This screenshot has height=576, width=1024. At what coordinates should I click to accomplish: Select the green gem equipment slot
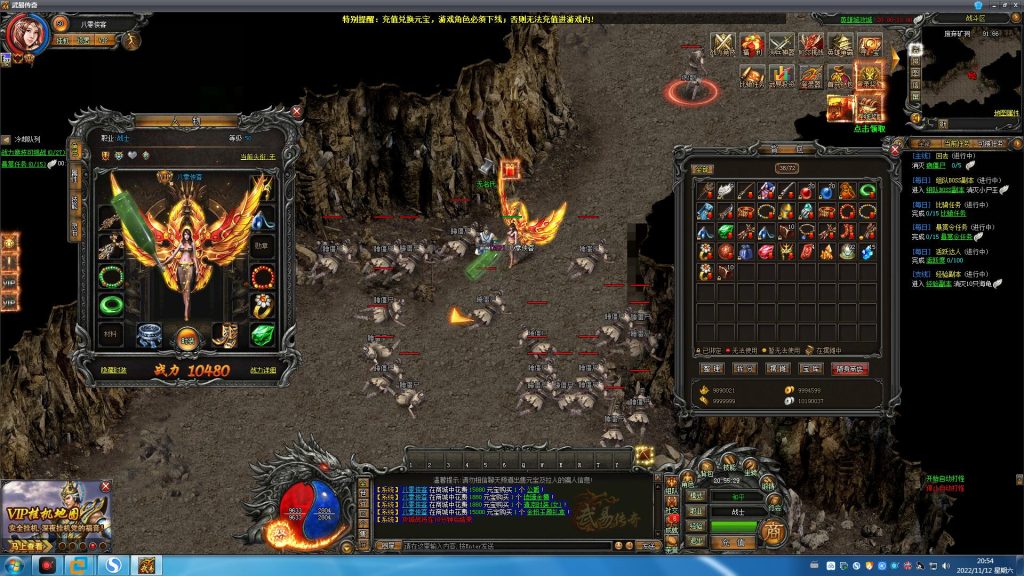click(262, 336)
